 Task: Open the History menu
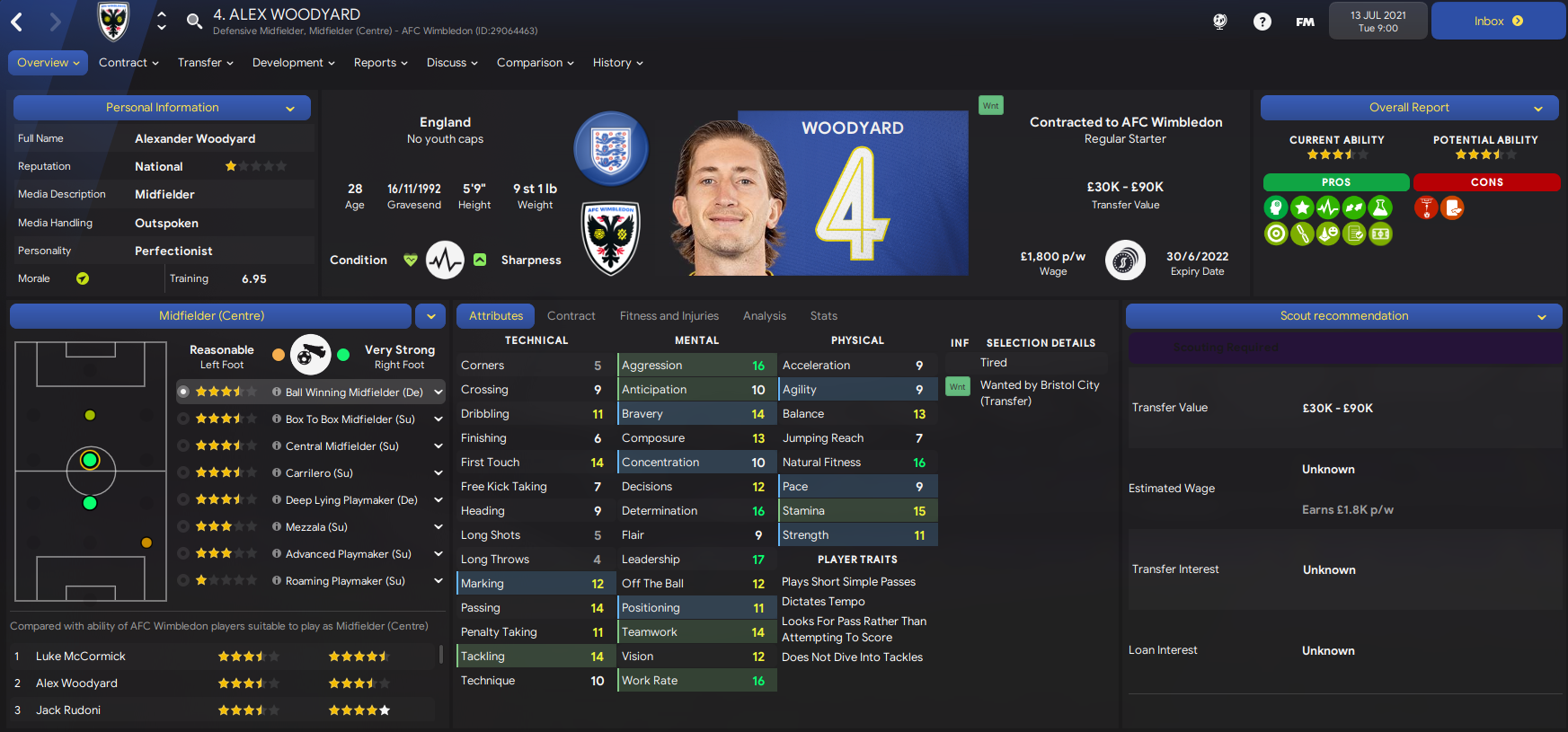(617, 62)
